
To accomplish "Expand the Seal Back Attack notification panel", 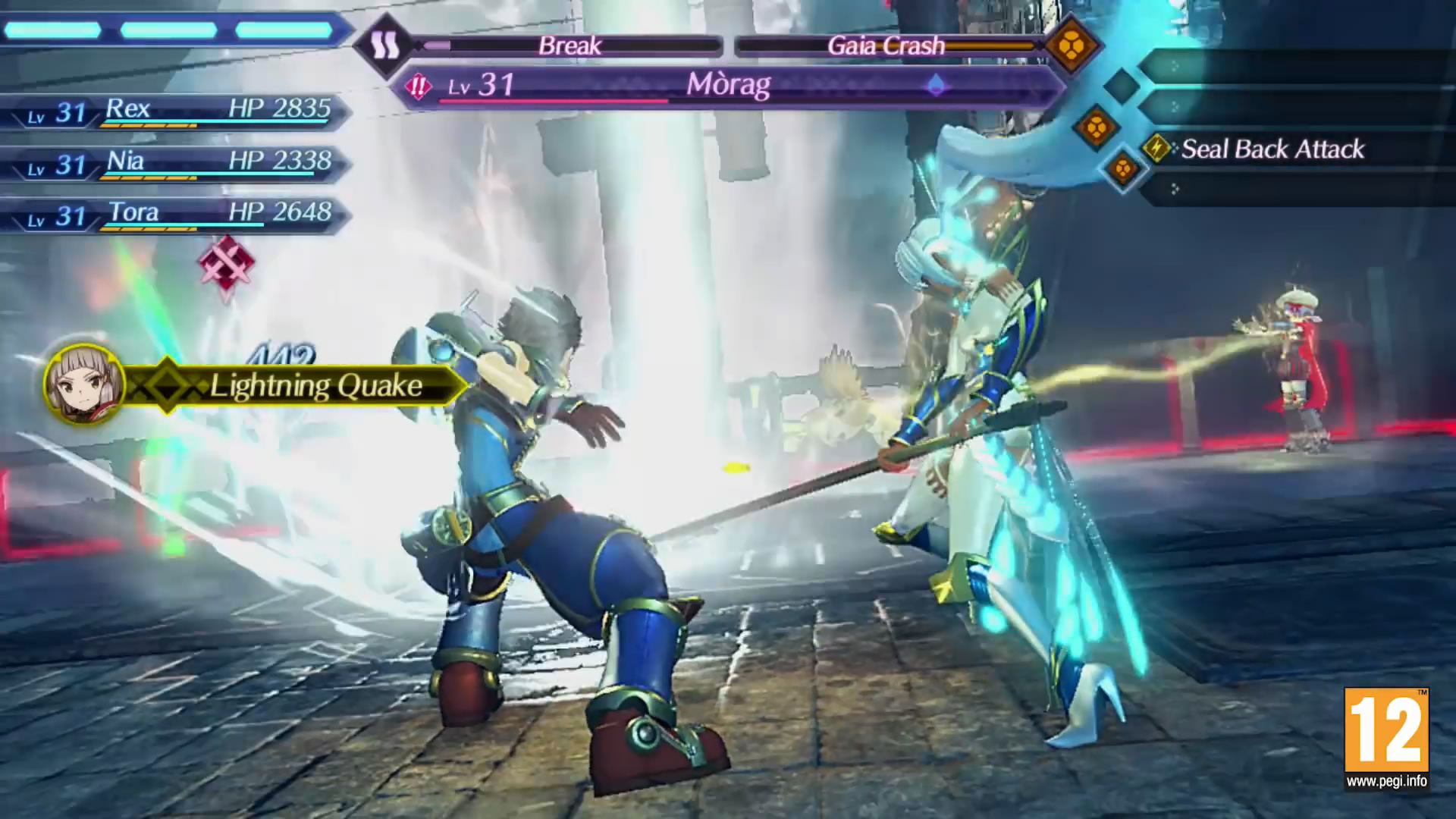I will point(1289,150).
